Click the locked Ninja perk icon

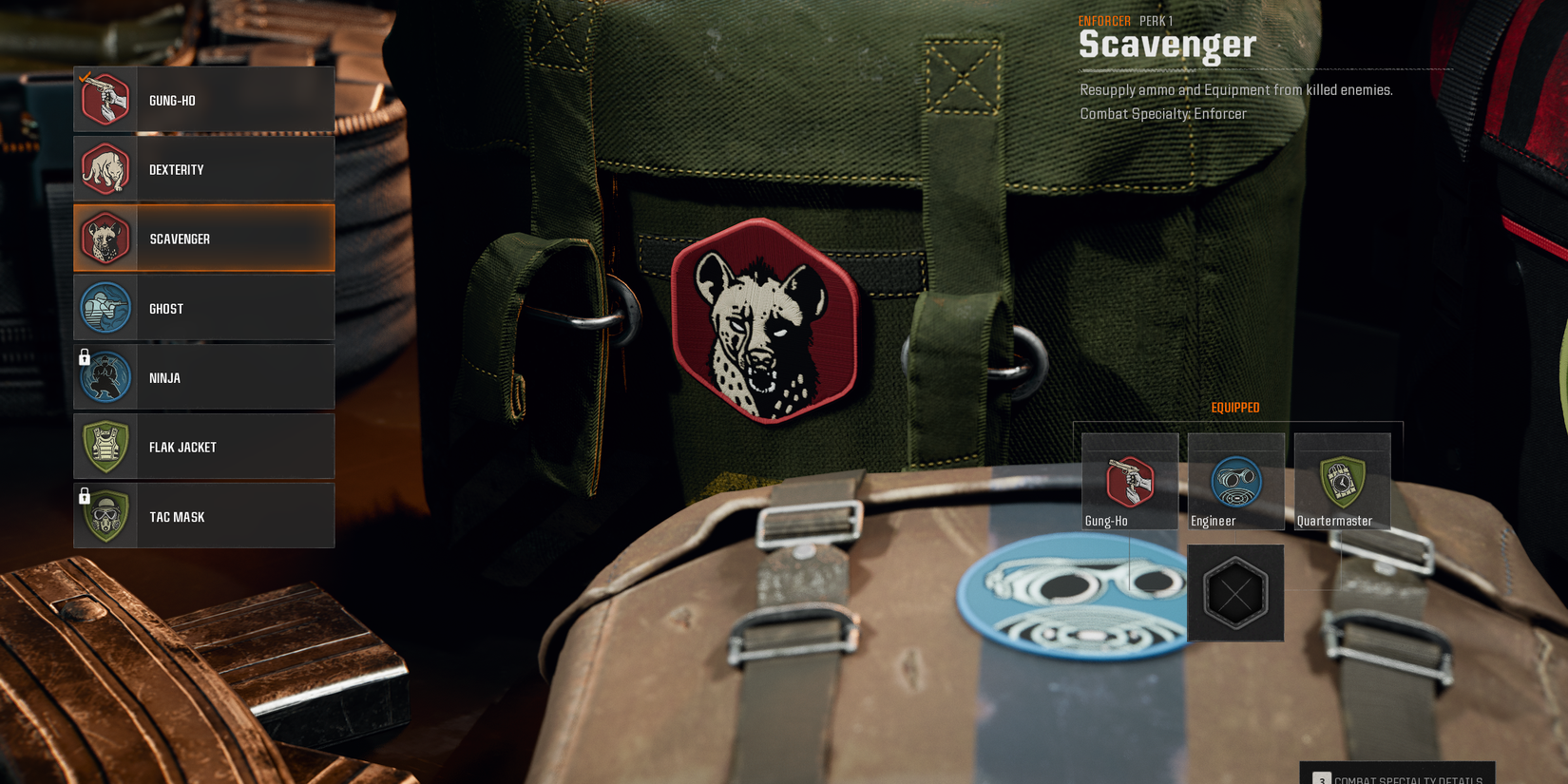pyautogui.click(x=105, y=377)
